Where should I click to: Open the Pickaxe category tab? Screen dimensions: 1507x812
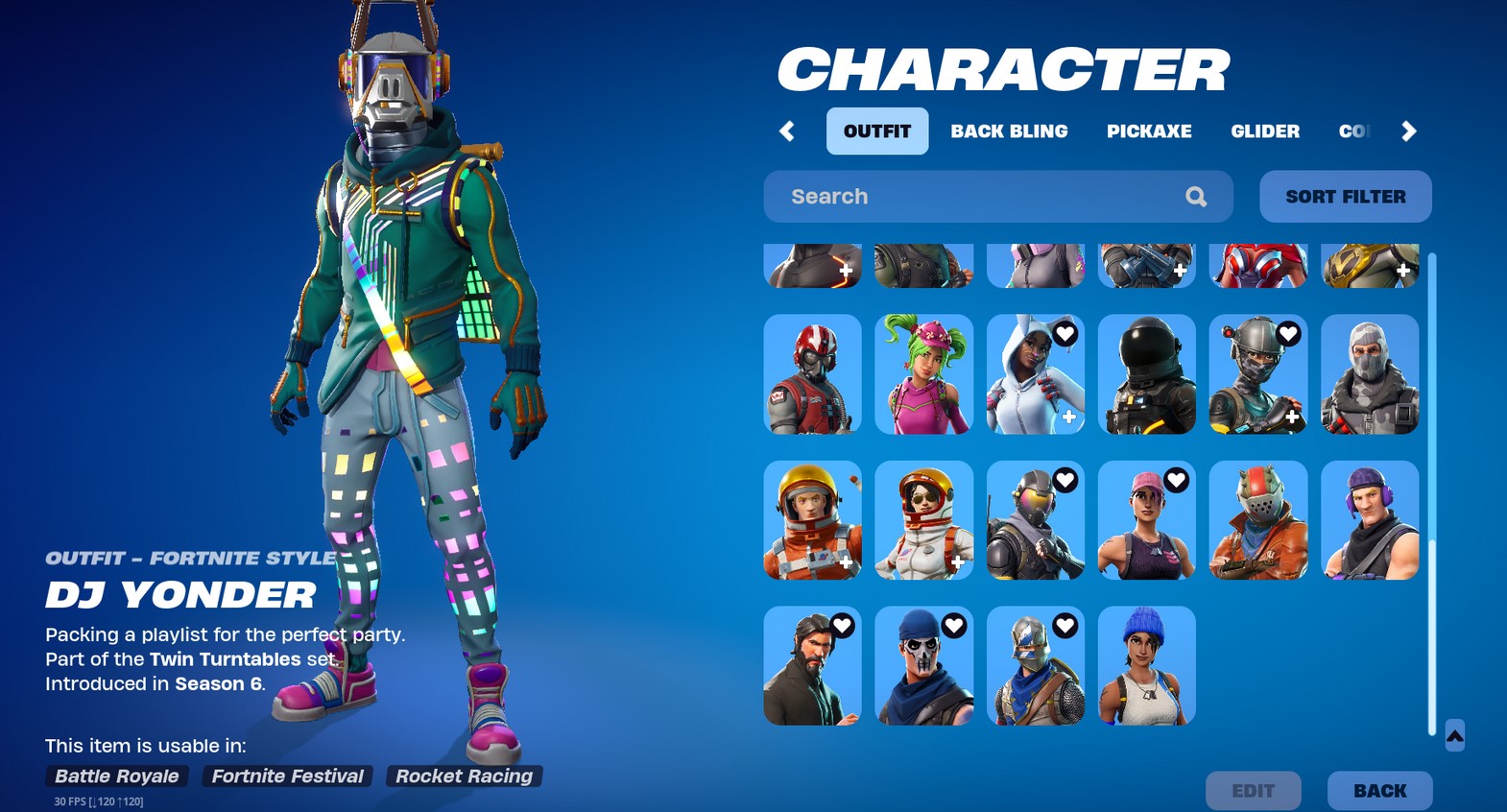tap(1149, 131)
